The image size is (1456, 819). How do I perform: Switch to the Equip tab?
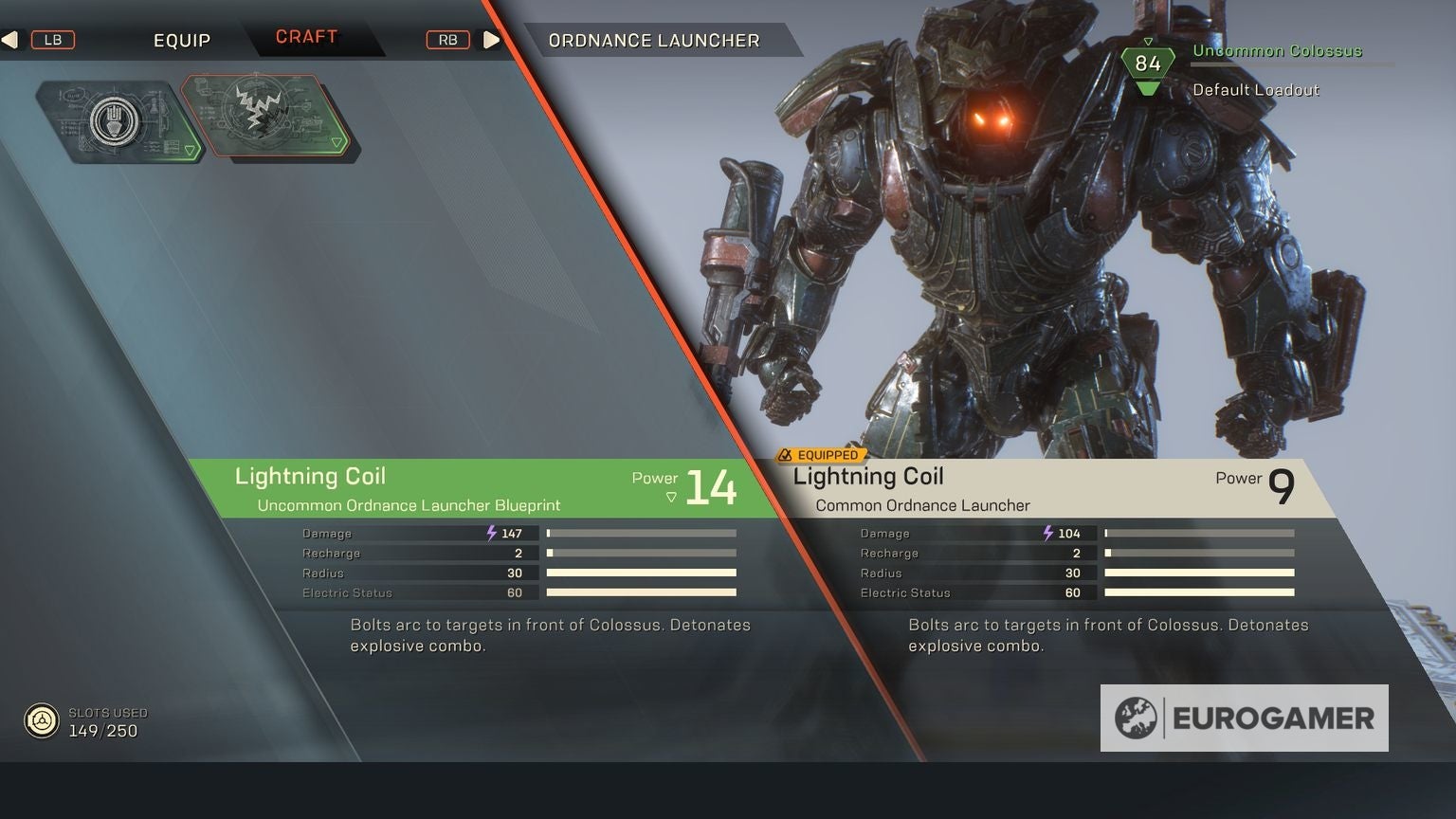pos(182,40)
